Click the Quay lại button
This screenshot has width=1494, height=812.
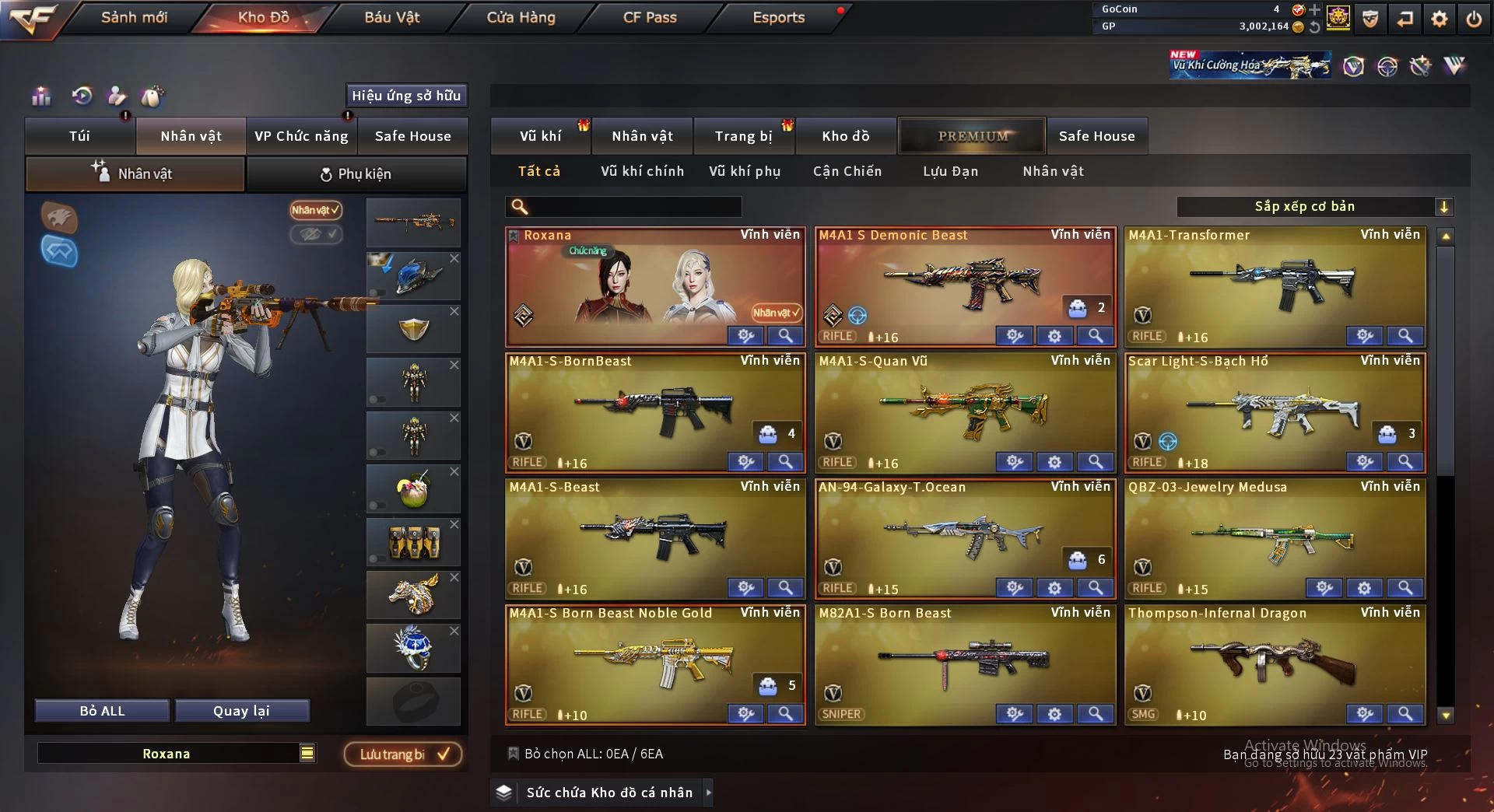tap(241, 711)
